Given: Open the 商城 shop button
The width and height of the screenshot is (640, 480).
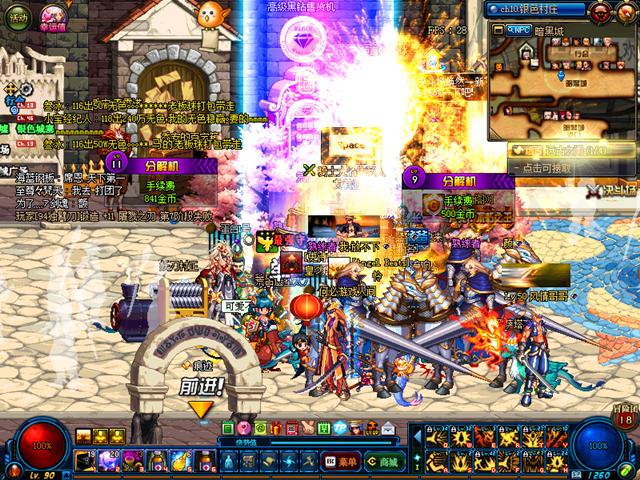Looking at the screenshot, I should tap(380, 461).
